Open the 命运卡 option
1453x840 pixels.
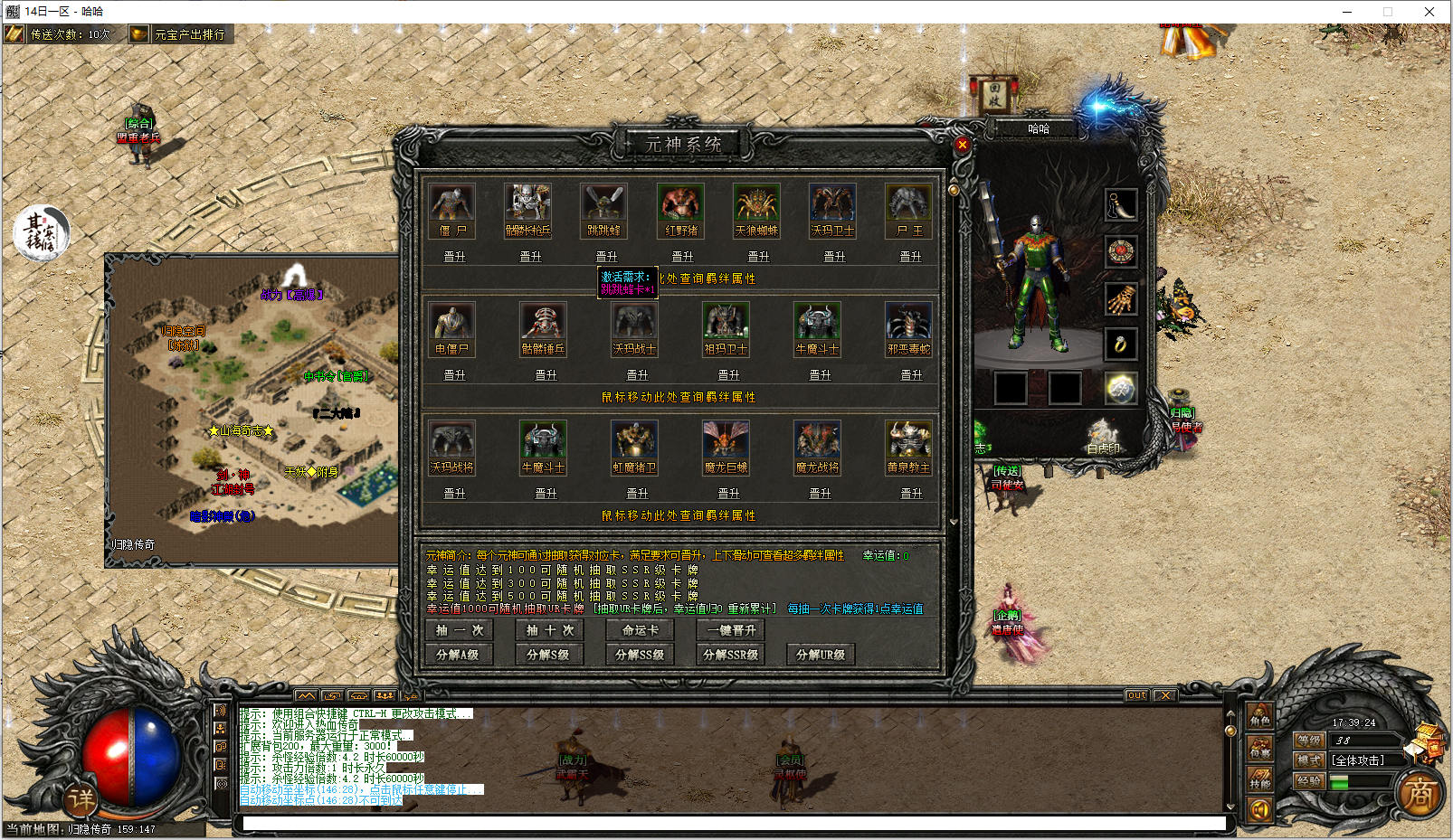640,630
